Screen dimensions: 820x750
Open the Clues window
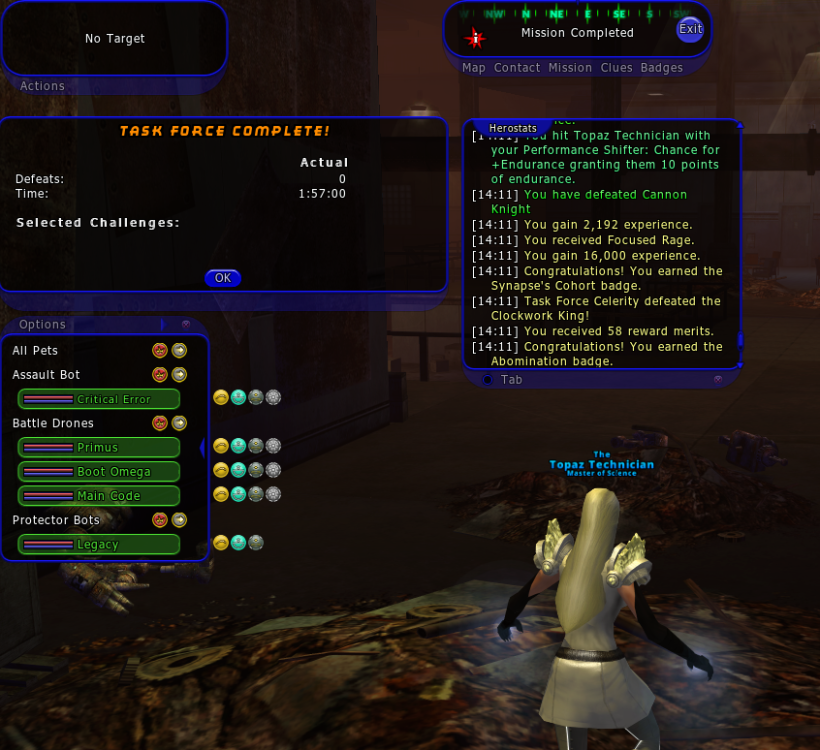click(616, 68)
